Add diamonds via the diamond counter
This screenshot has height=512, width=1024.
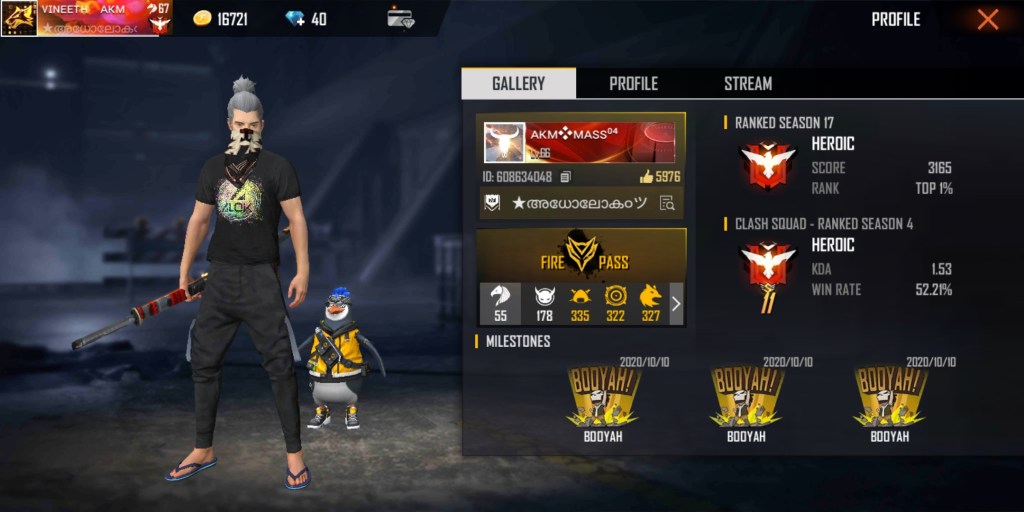306,19
